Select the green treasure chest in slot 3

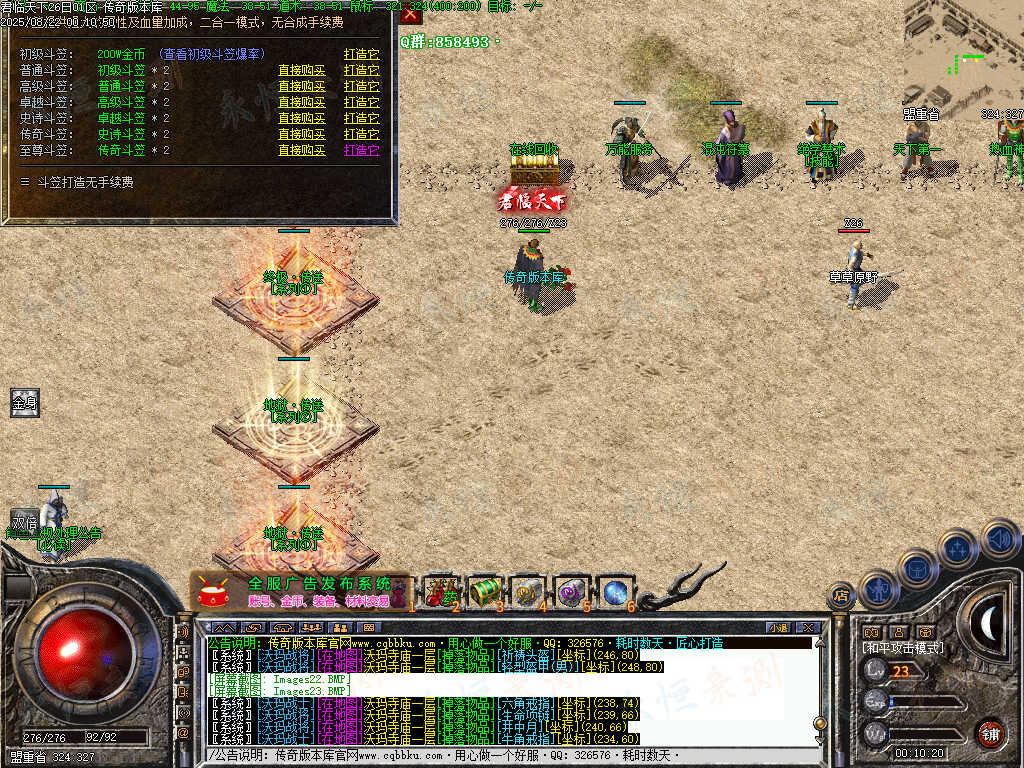pos(485,592)
